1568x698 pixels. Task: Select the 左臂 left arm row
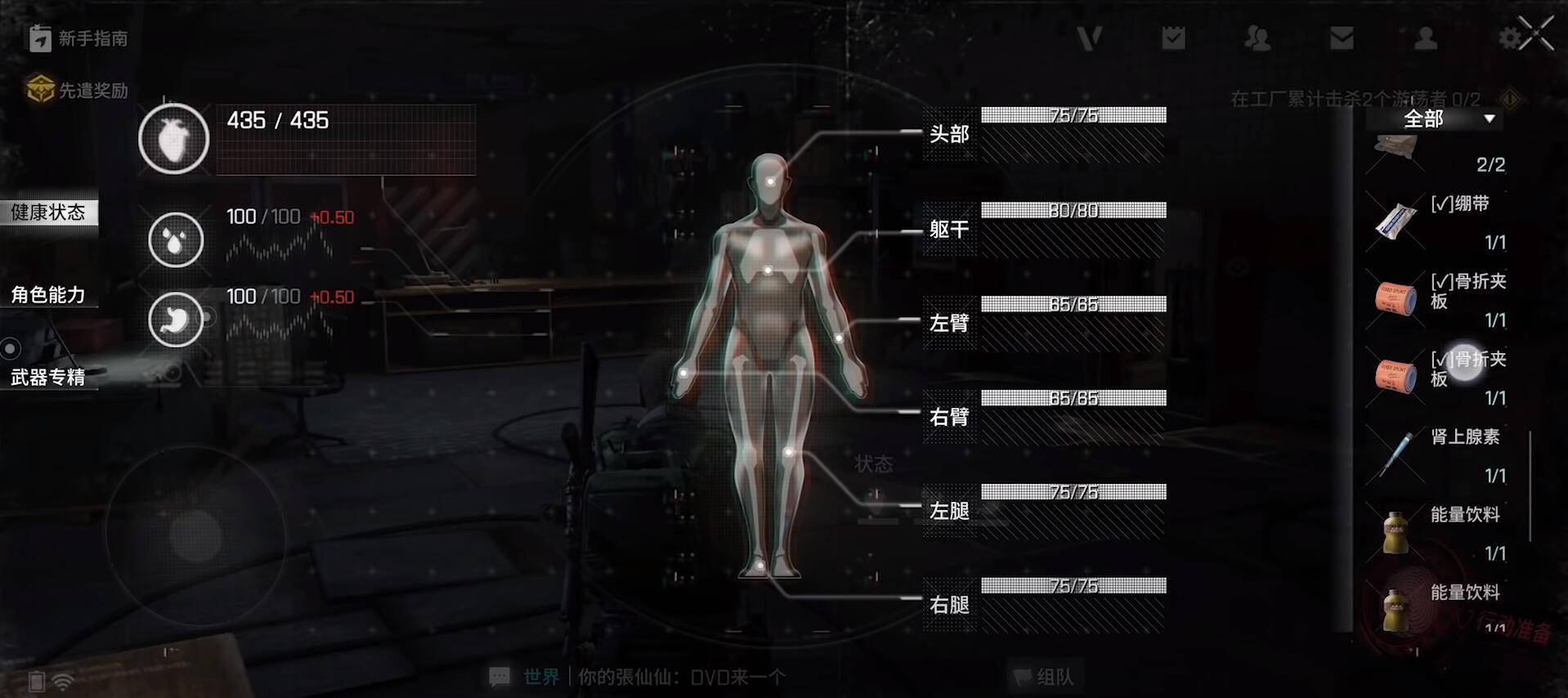[1045, 323]
